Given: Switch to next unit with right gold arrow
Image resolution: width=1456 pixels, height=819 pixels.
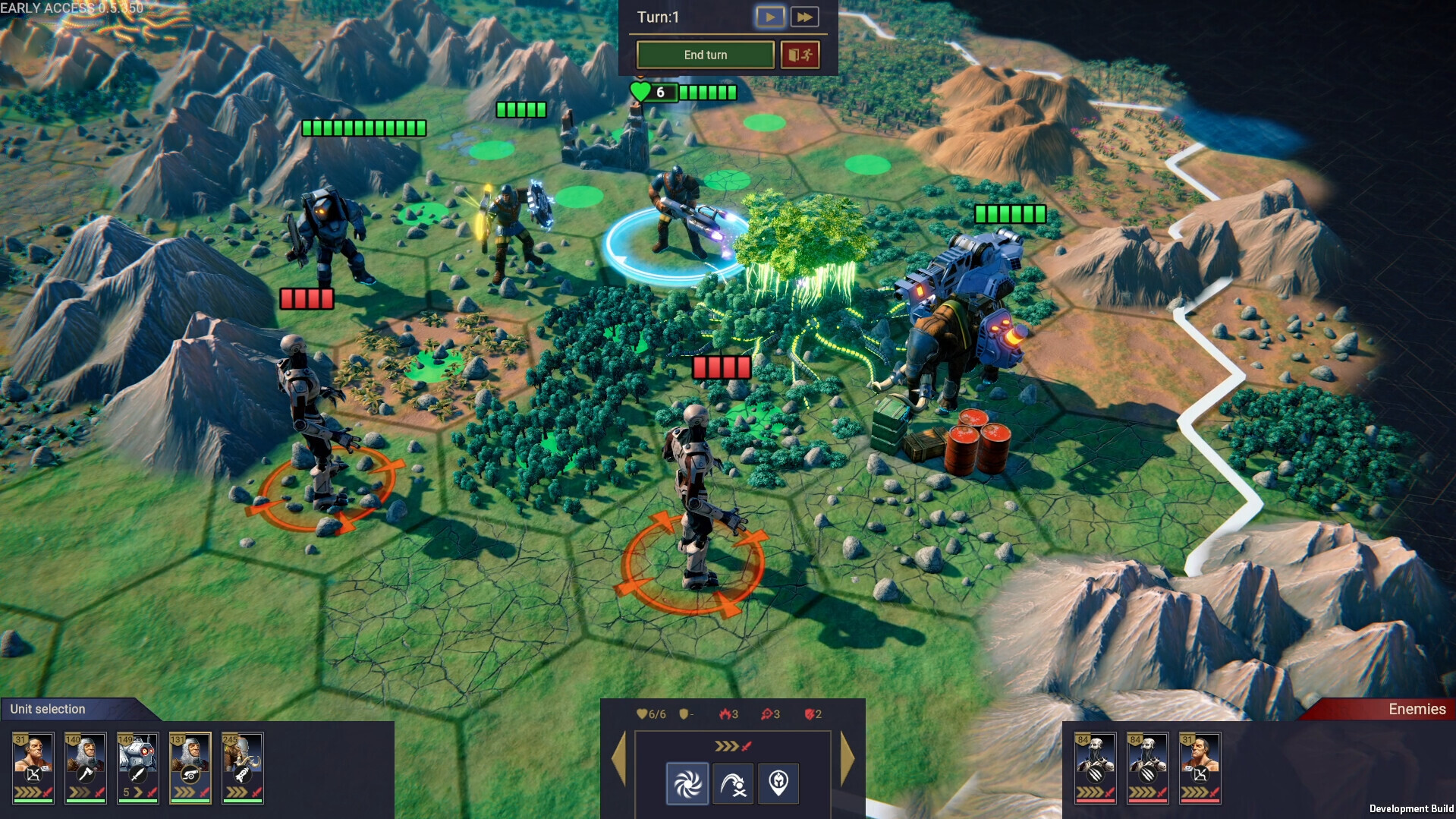Looking at the screenshot, I should click(847, 758).
